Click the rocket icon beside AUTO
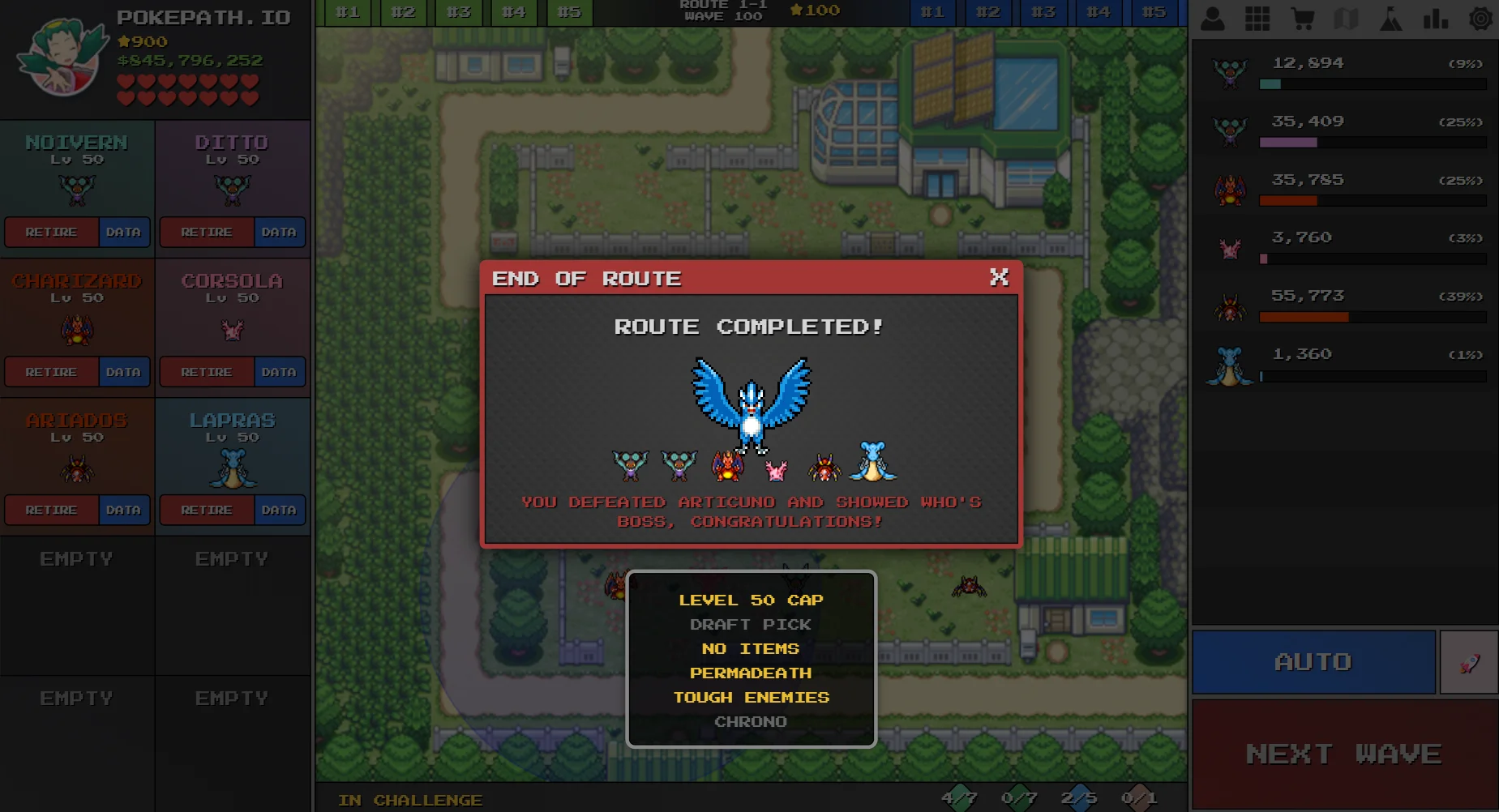 coord(1469,661)
